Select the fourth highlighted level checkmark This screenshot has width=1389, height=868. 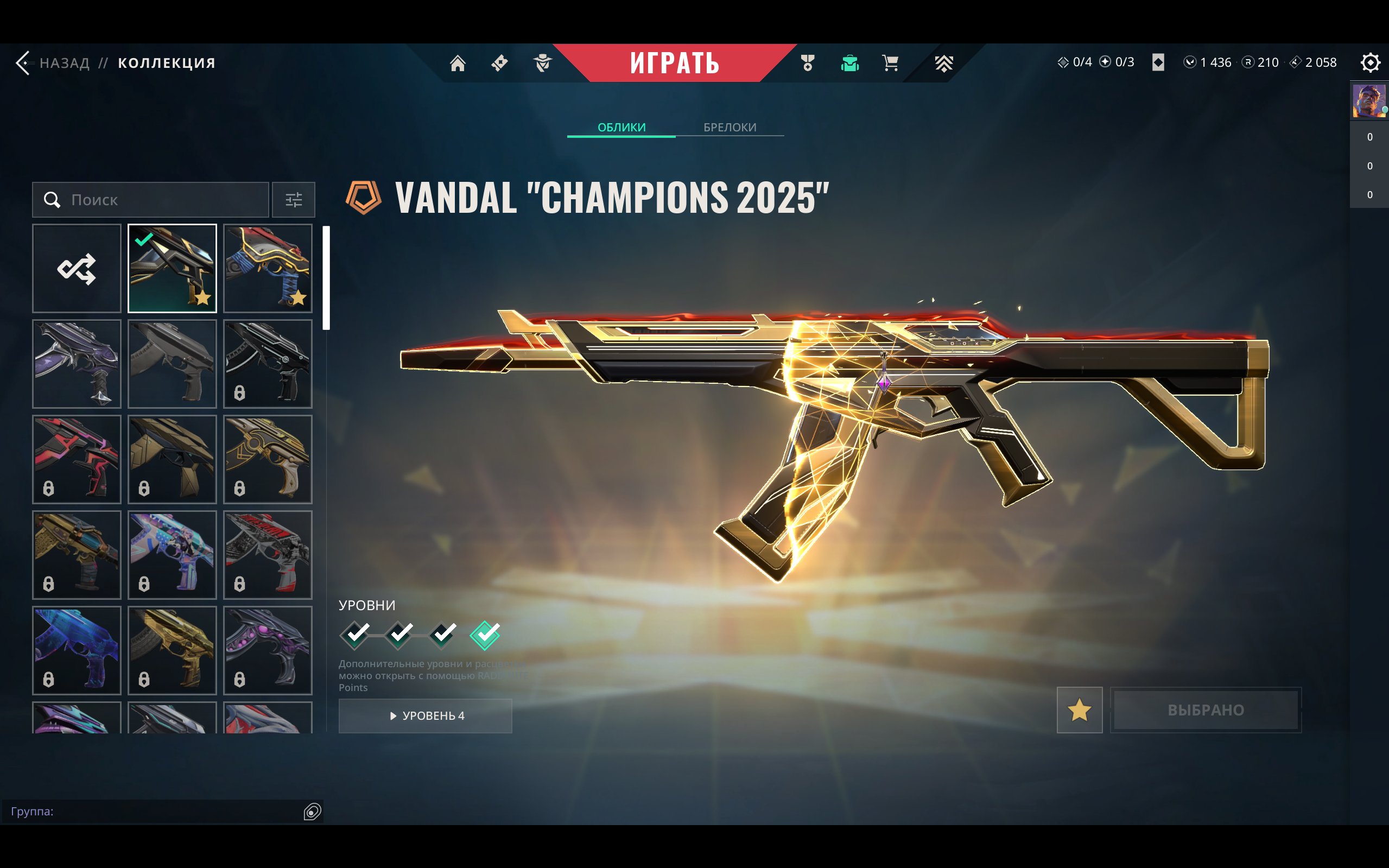tap(485, 635)
